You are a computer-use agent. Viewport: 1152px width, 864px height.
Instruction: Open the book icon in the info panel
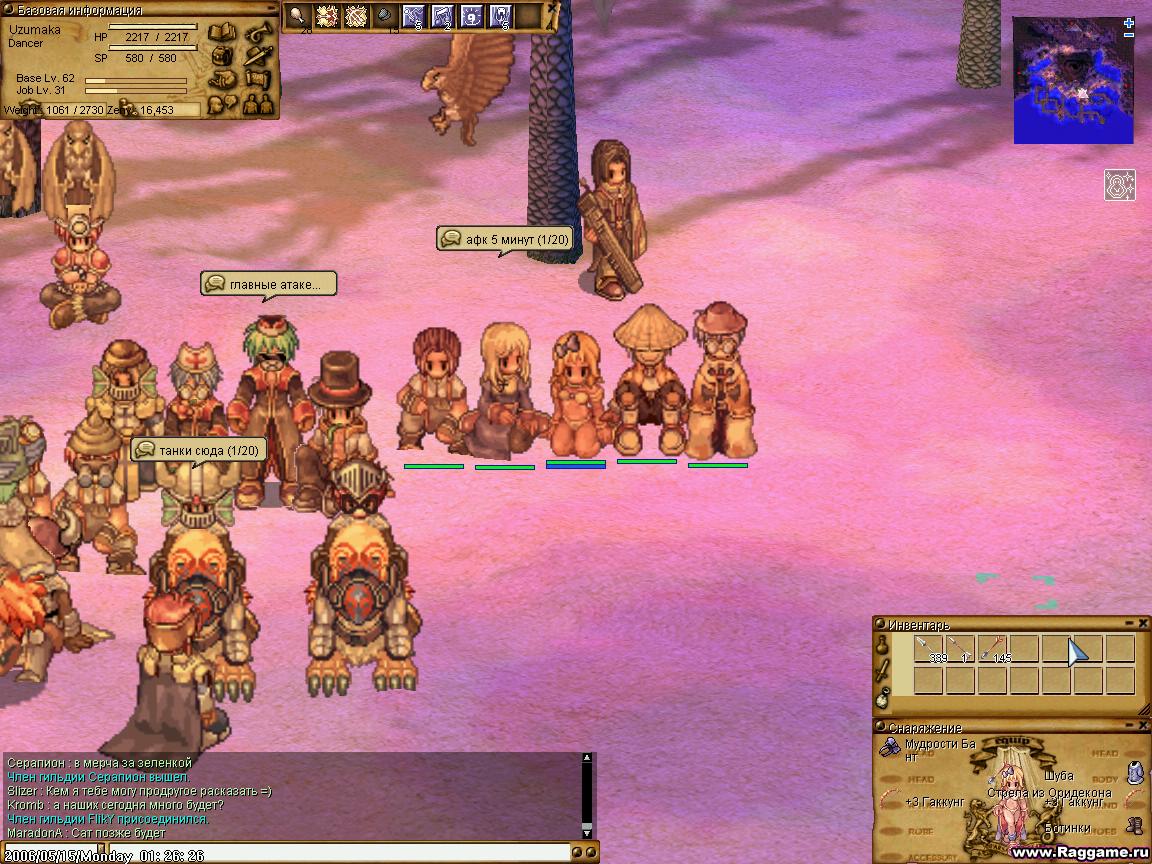pos(222,34)
